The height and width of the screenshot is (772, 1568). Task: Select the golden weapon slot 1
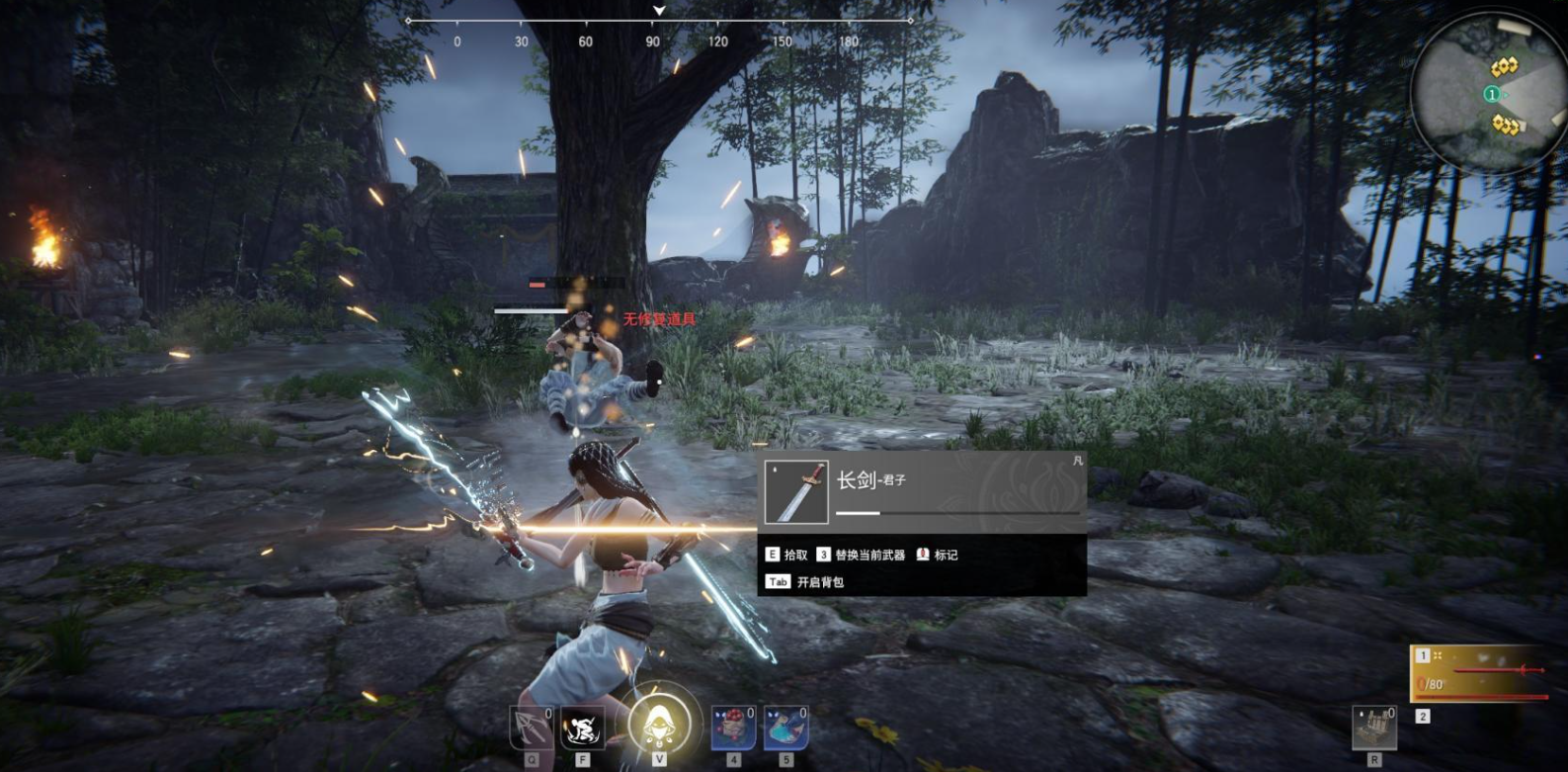pos(1478,673)
